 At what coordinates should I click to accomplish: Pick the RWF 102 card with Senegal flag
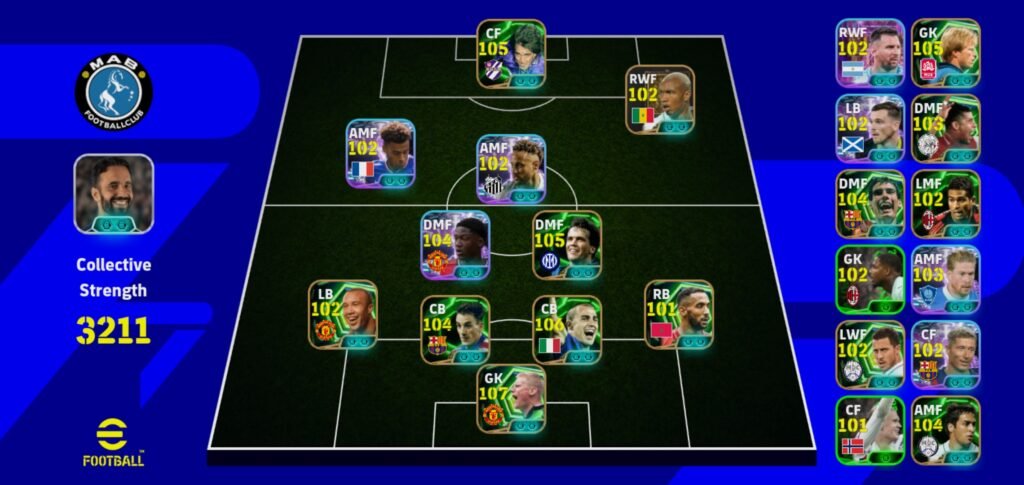pos(659,100)
